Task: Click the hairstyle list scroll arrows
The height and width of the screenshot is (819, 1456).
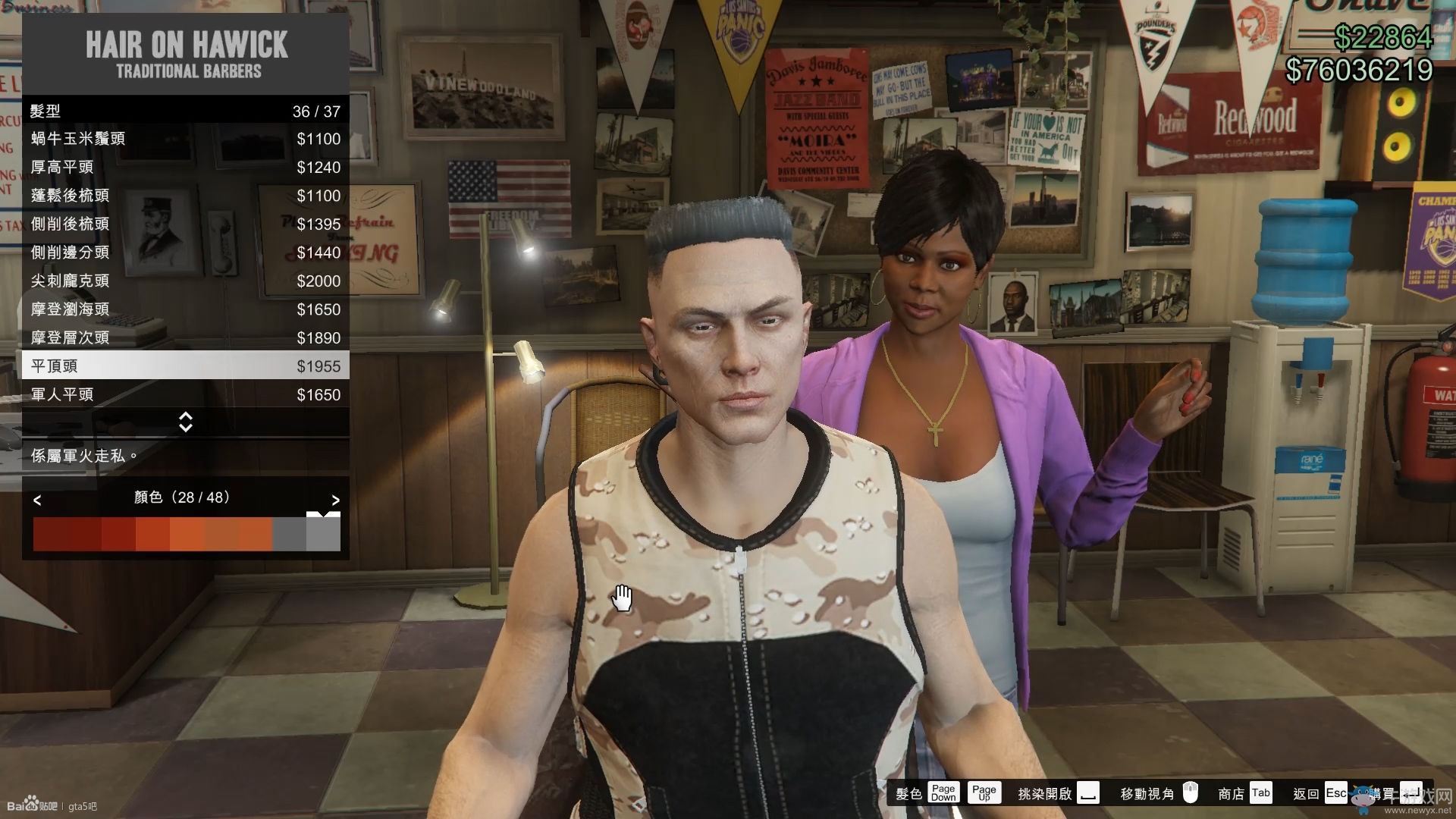Action: (185, 422)
